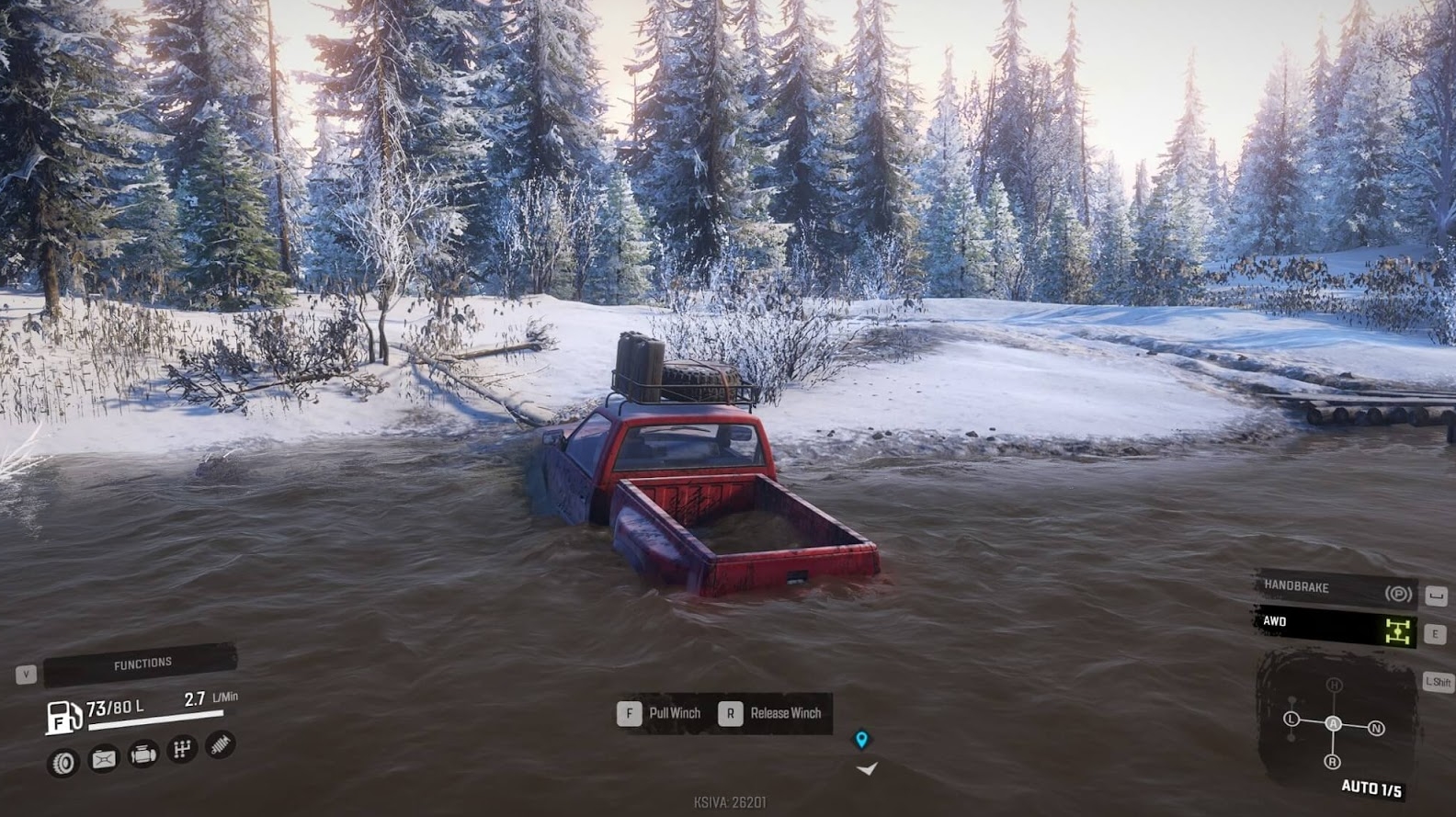Click the winch spring function icon
Viewport: 1456px width, 817px height.
point(219,744)
